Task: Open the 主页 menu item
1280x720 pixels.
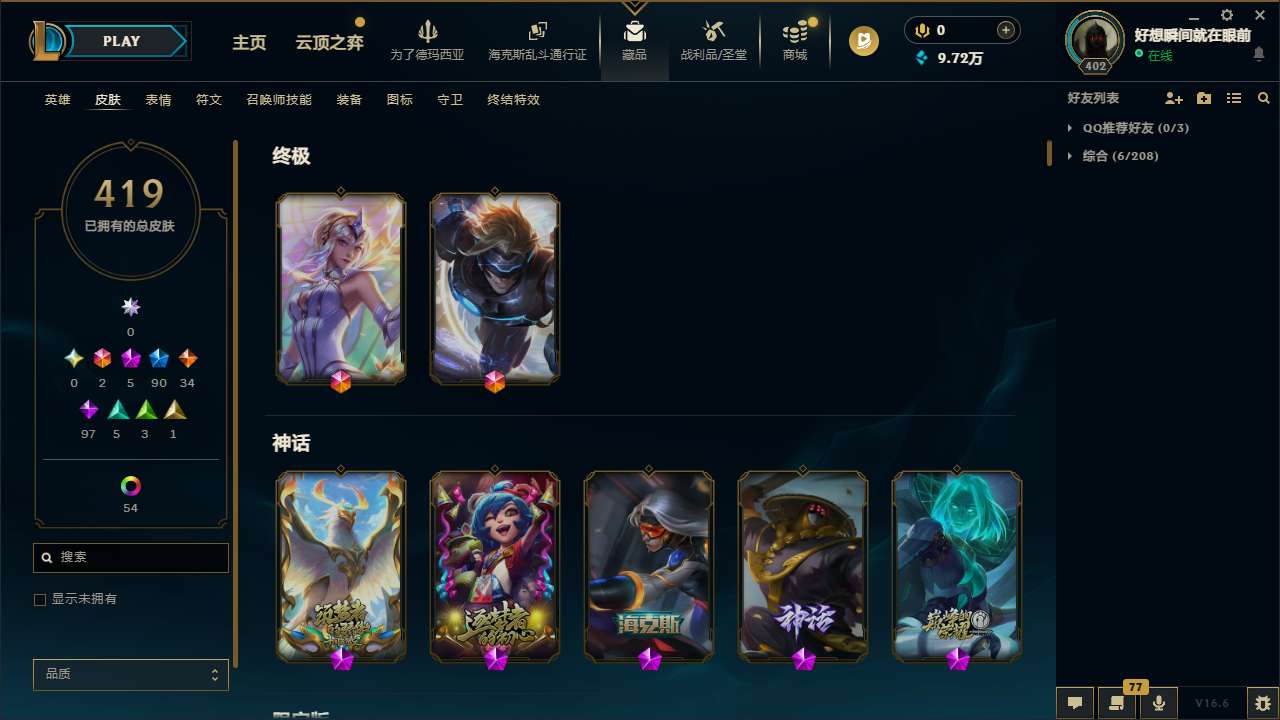Action: (249, 43)
